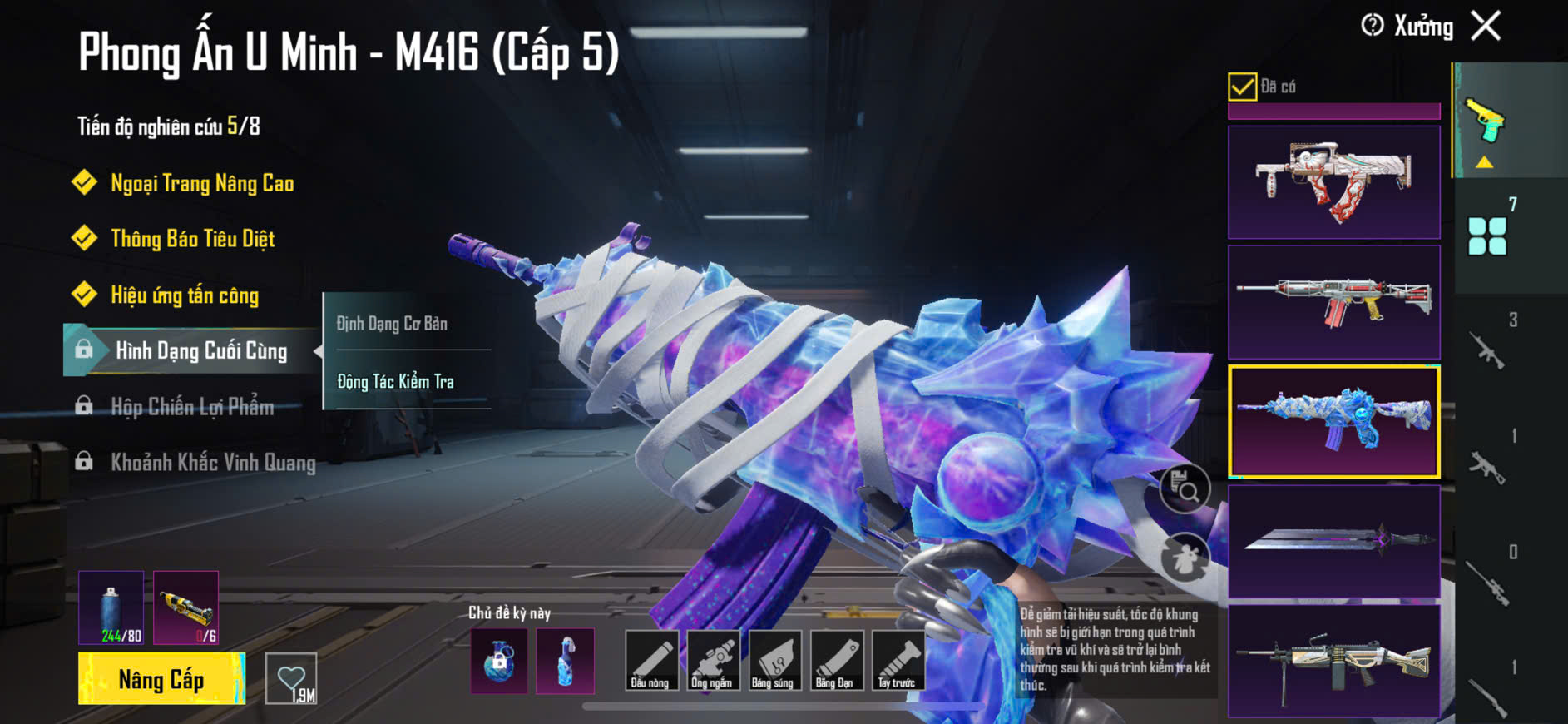Select the white and red Groza skin thumbnail
This screenshot has height=724, width=1568.
1333,182
